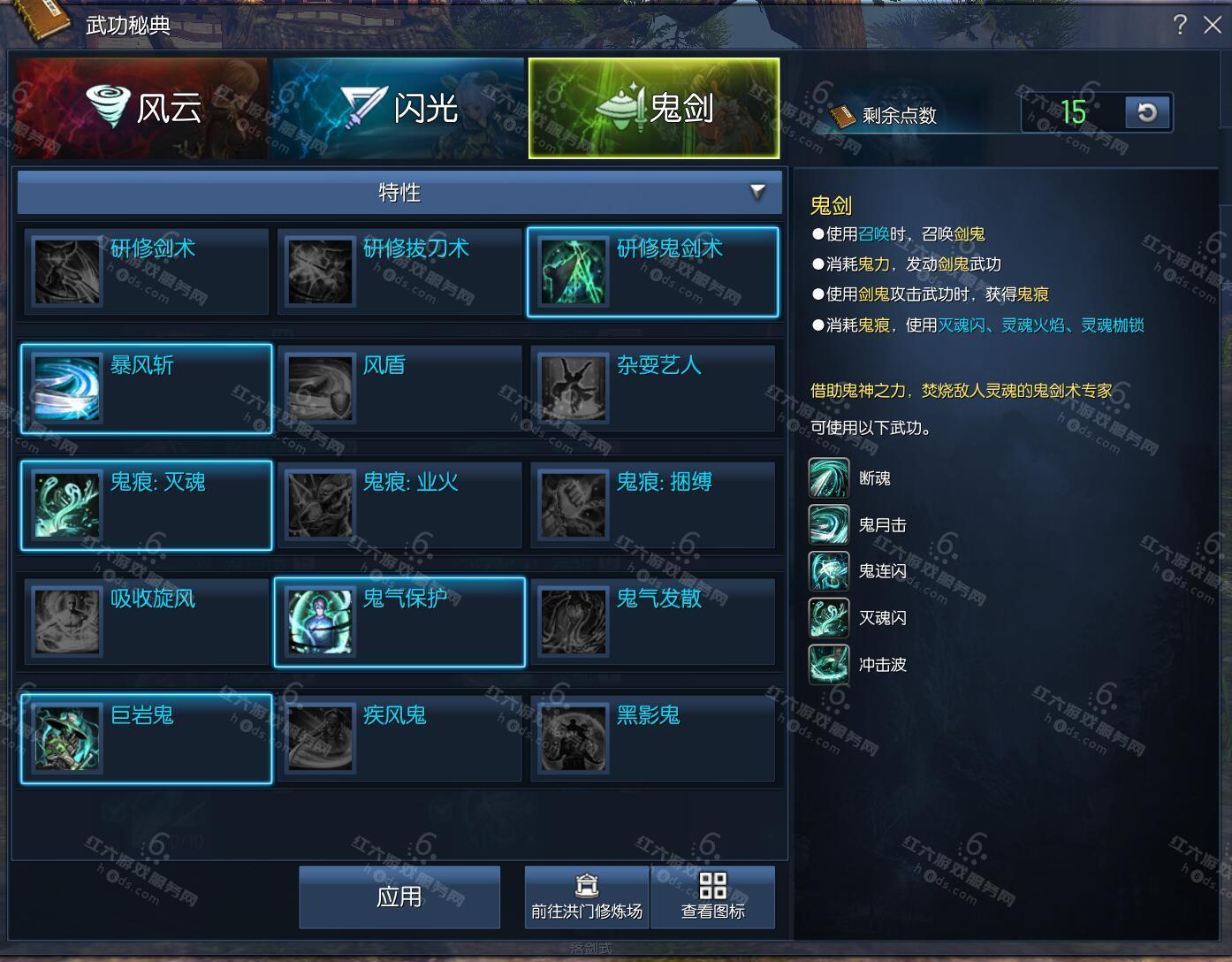Screen dimensions: 1232x962
Task: Choose the 研修剑术 trait
Action: pyautogui.click(x=147, y=271)
